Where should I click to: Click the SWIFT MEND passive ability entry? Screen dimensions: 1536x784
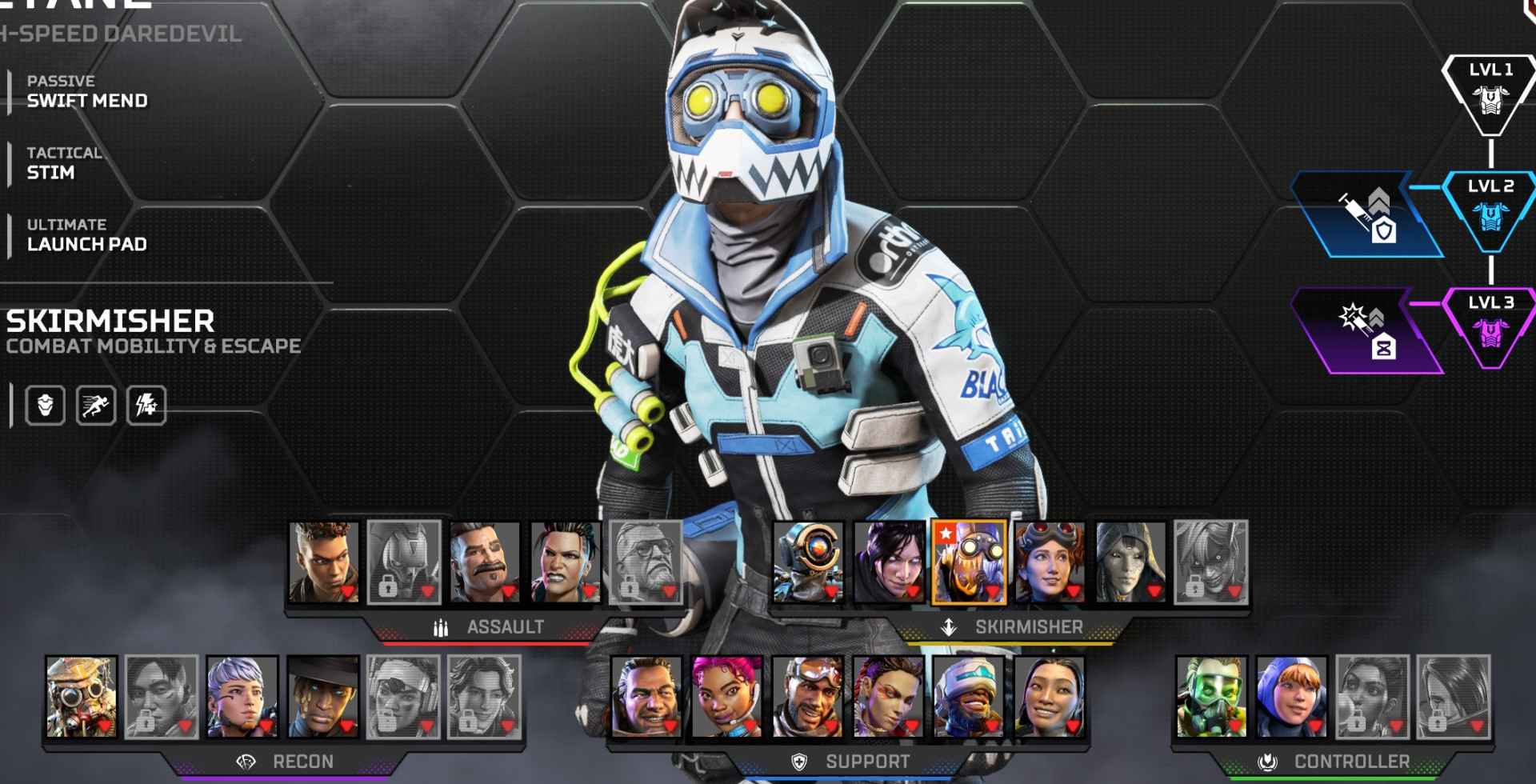pyautogui.click(x=86, y=101)
